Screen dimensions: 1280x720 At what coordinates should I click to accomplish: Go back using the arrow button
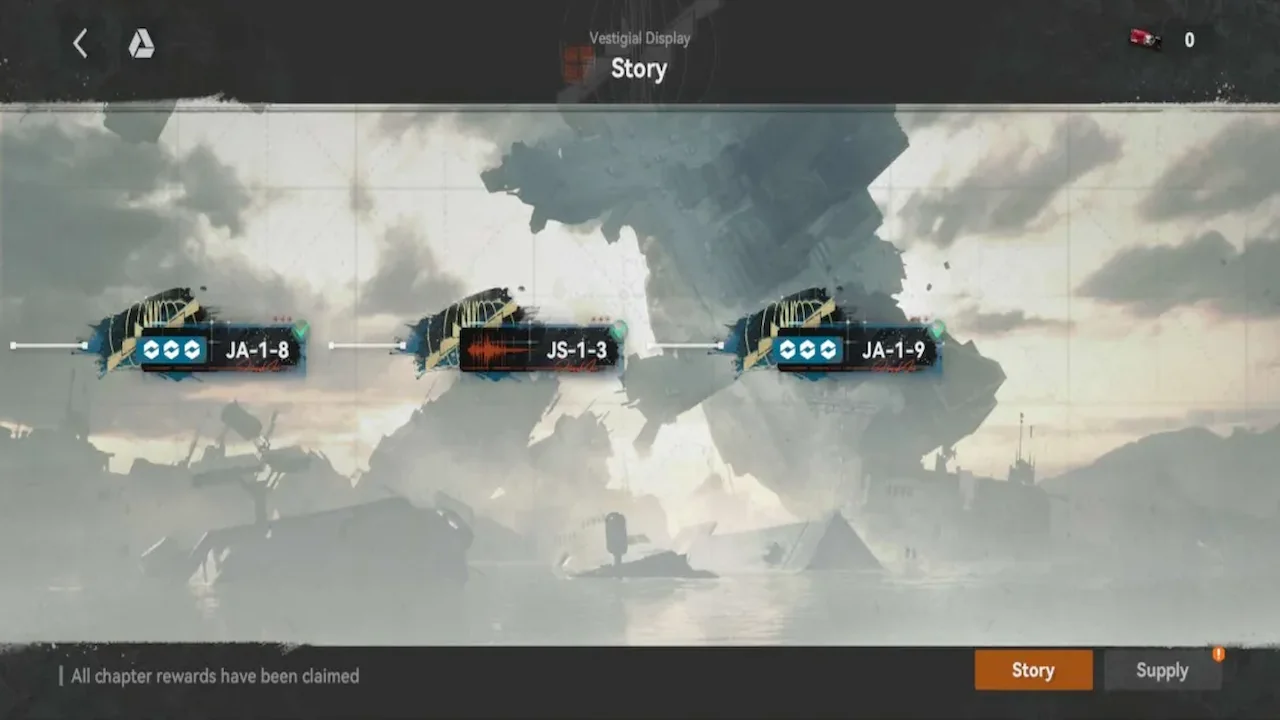click(x=80, y=43)
